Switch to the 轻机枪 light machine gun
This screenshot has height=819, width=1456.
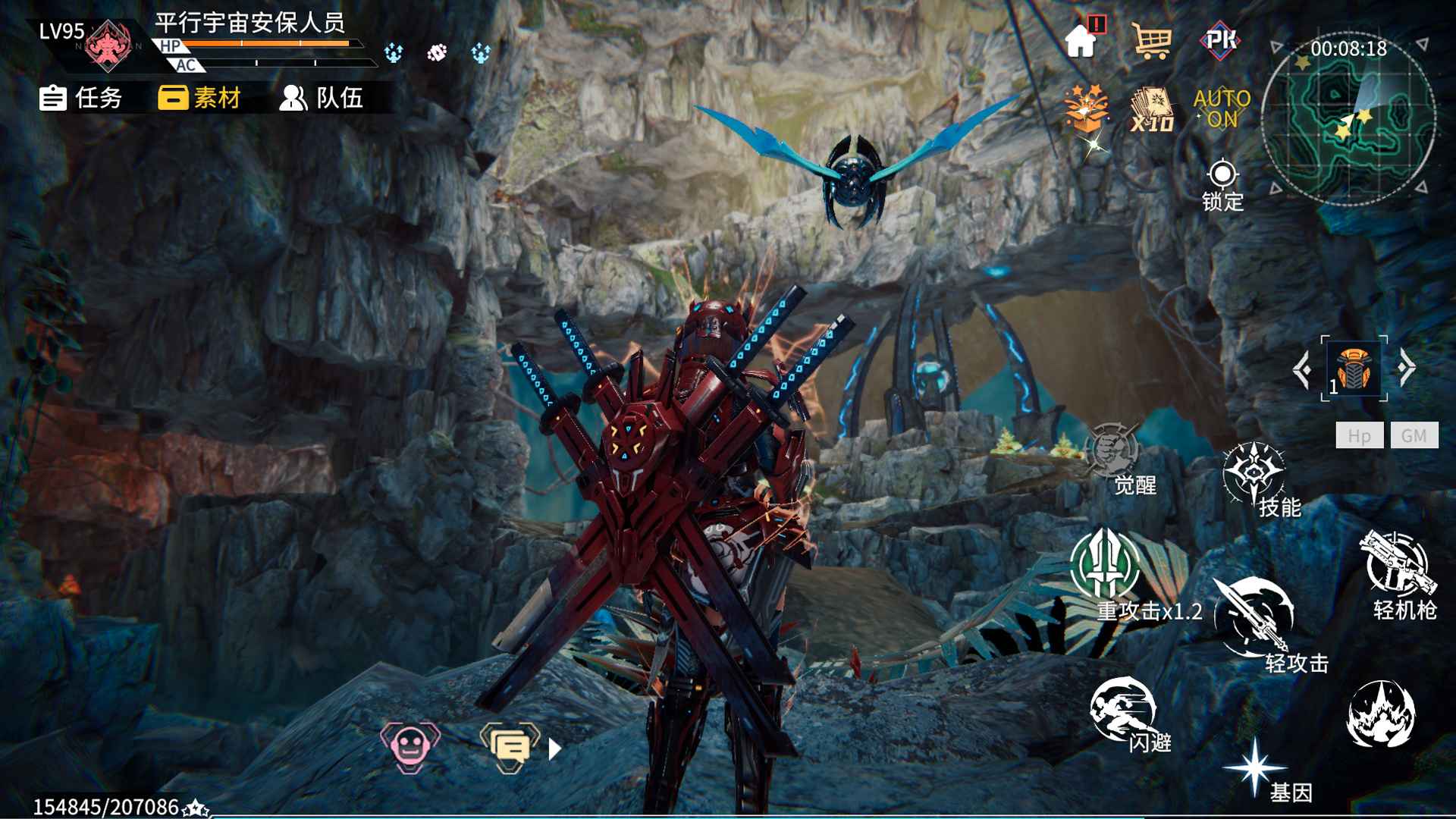tap(1397, 565)
